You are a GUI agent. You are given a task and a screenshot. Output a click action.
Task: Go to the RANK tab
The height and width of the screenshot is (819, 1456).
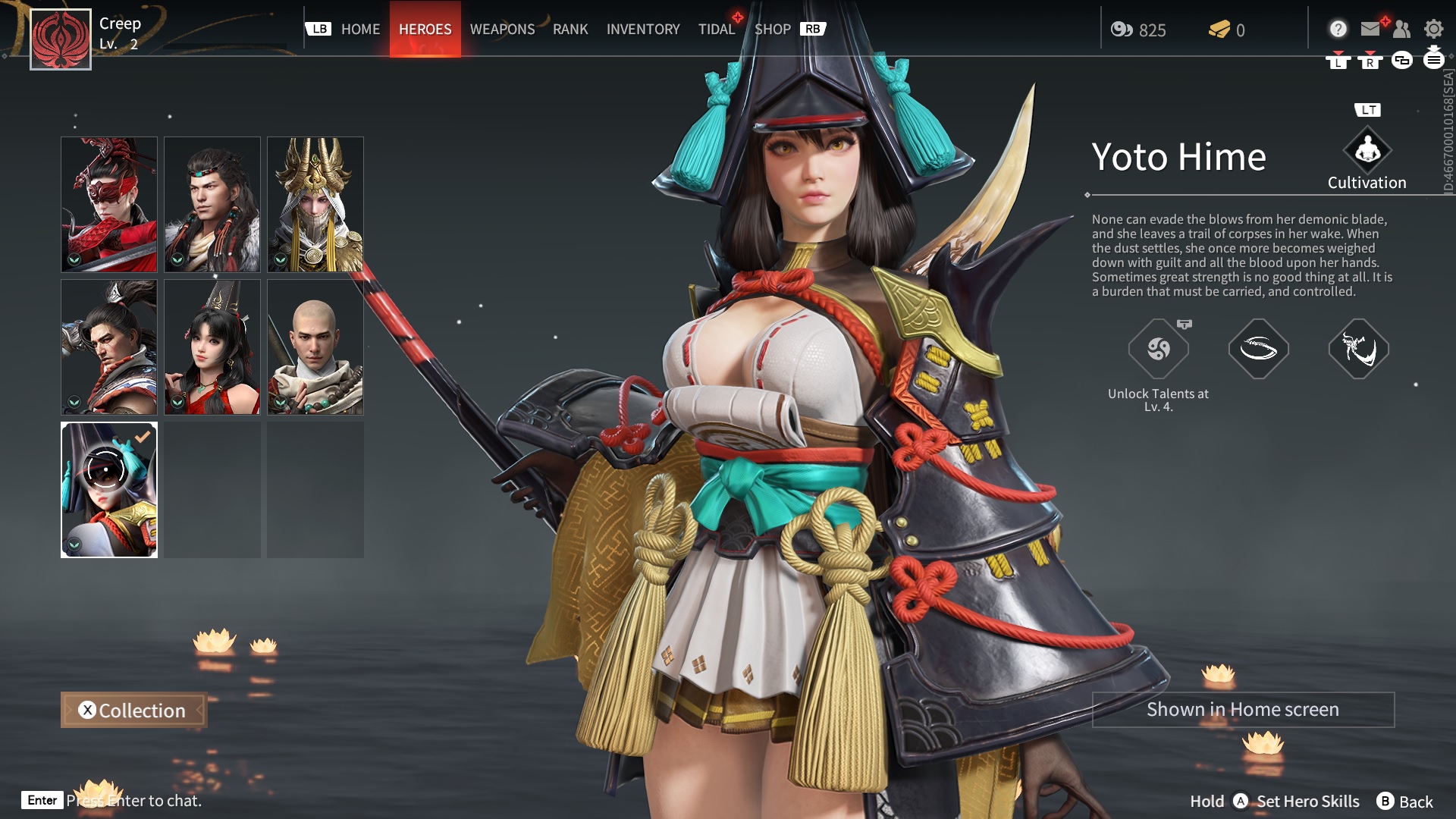tap(570, 30)
